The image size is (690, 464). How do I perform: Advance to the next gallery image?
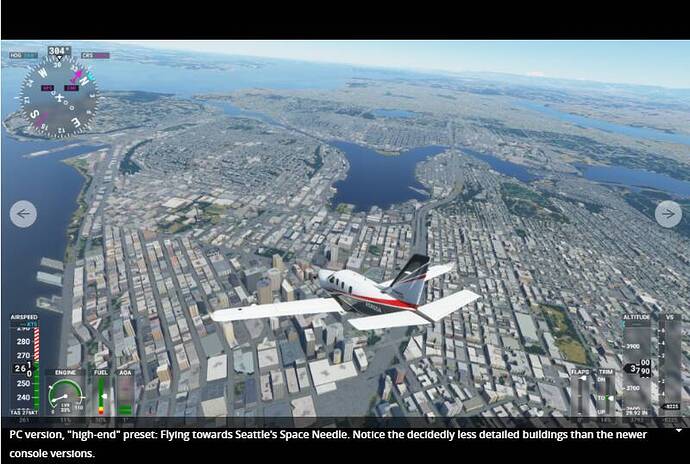point(668,214)
